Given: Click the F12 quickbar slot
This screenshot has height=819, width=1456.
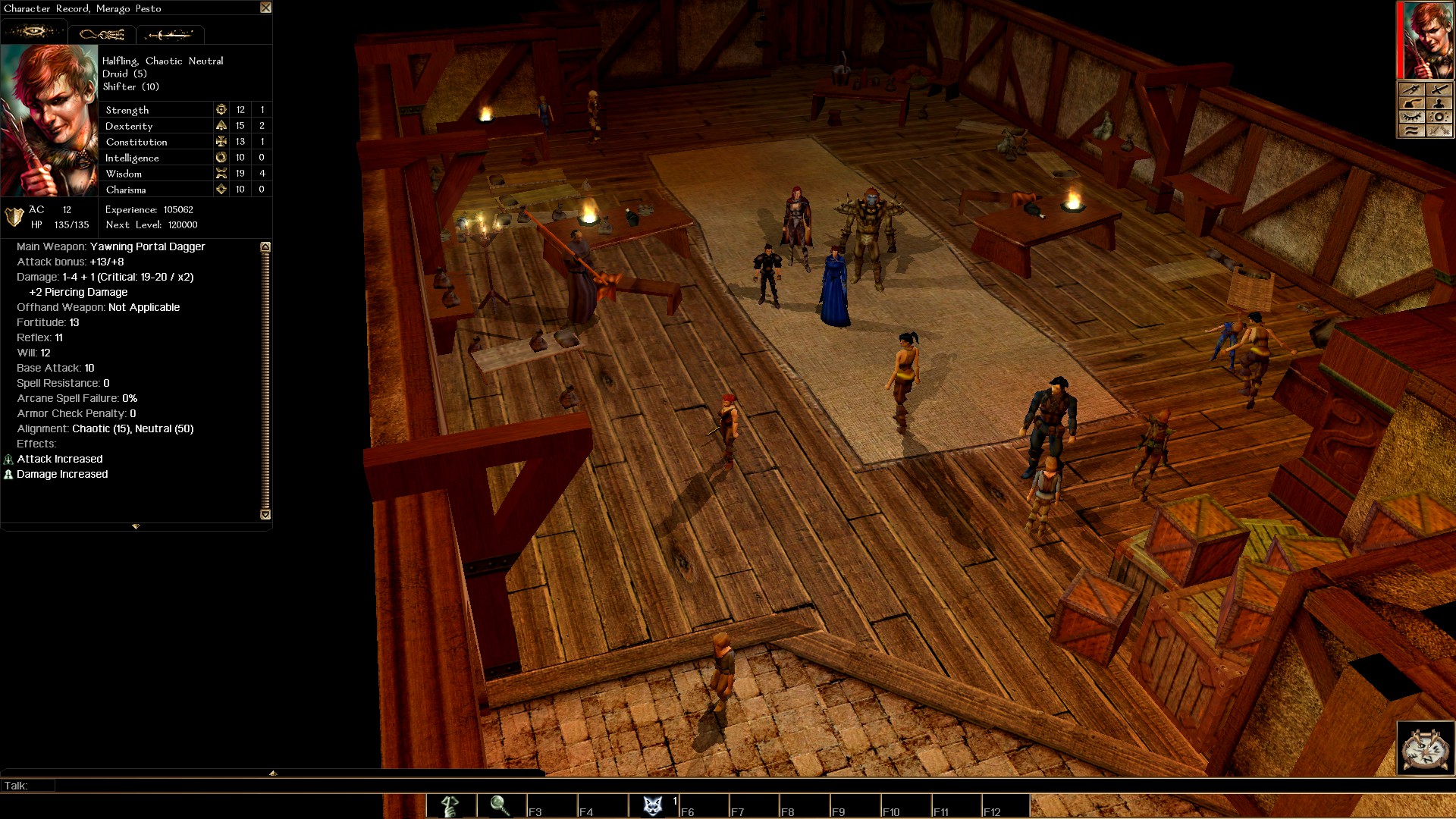Looking at the screenshot, I should coord(1006,806).
